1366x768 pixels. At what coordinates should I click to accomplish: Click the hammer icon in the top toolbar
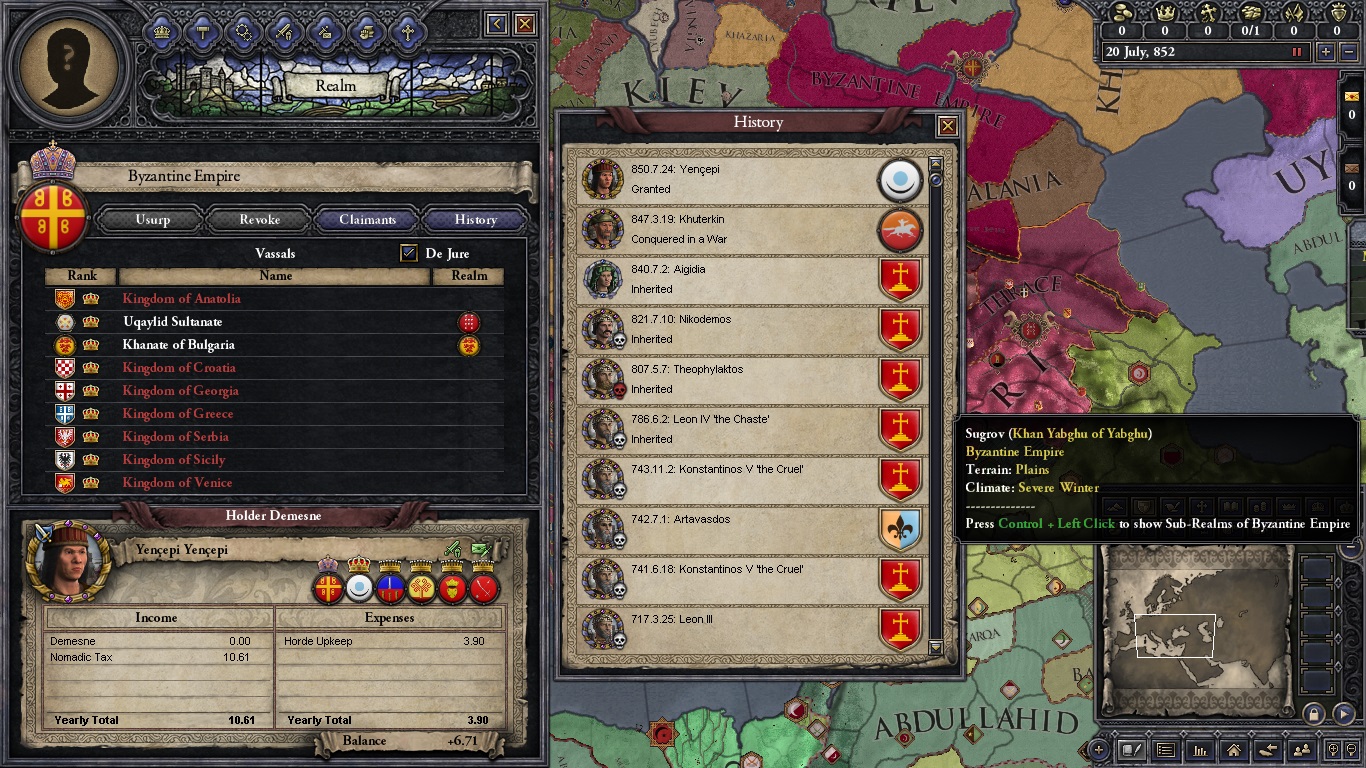[x=204, y=31]
